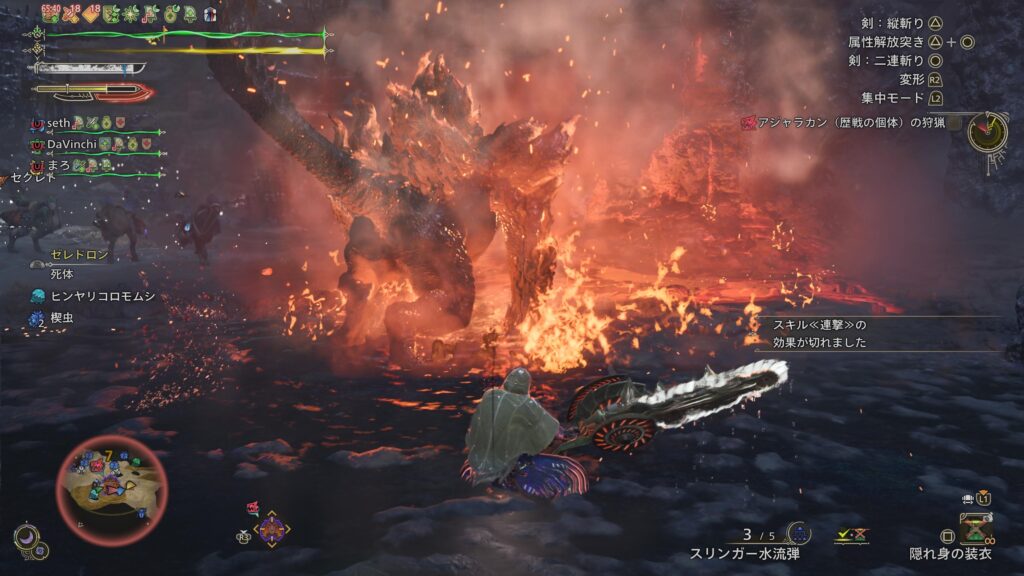Image resolution: width=1024 pixels, height=576 pixels.
Task: Select the スリンガー水流弾 slinger ammo icon
Action: pyautogui.click(x=798, y=533)
